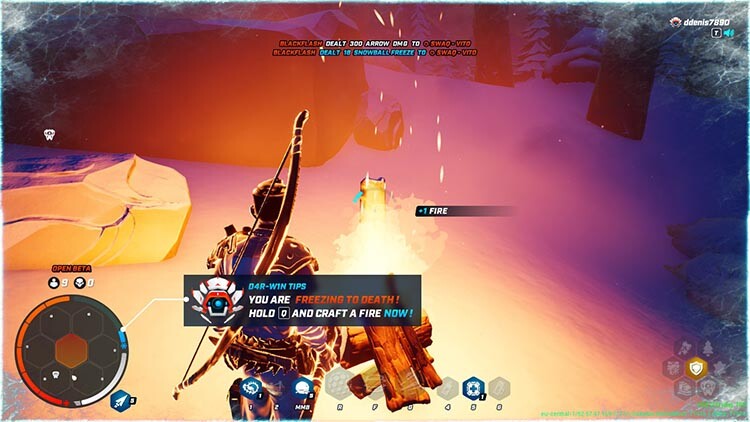Select the active hotbar slot labeled 5
This screenshot has width=750, height=422.
pos(473,386)
